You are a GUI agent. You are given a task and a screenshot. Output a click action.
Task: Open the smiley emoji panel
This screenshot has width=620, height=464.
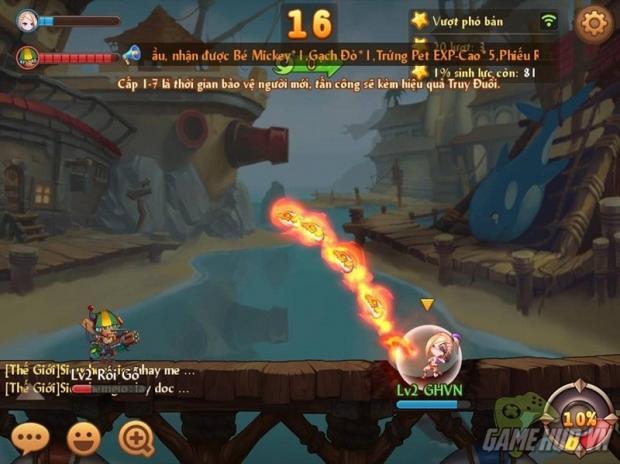(84, 437)
